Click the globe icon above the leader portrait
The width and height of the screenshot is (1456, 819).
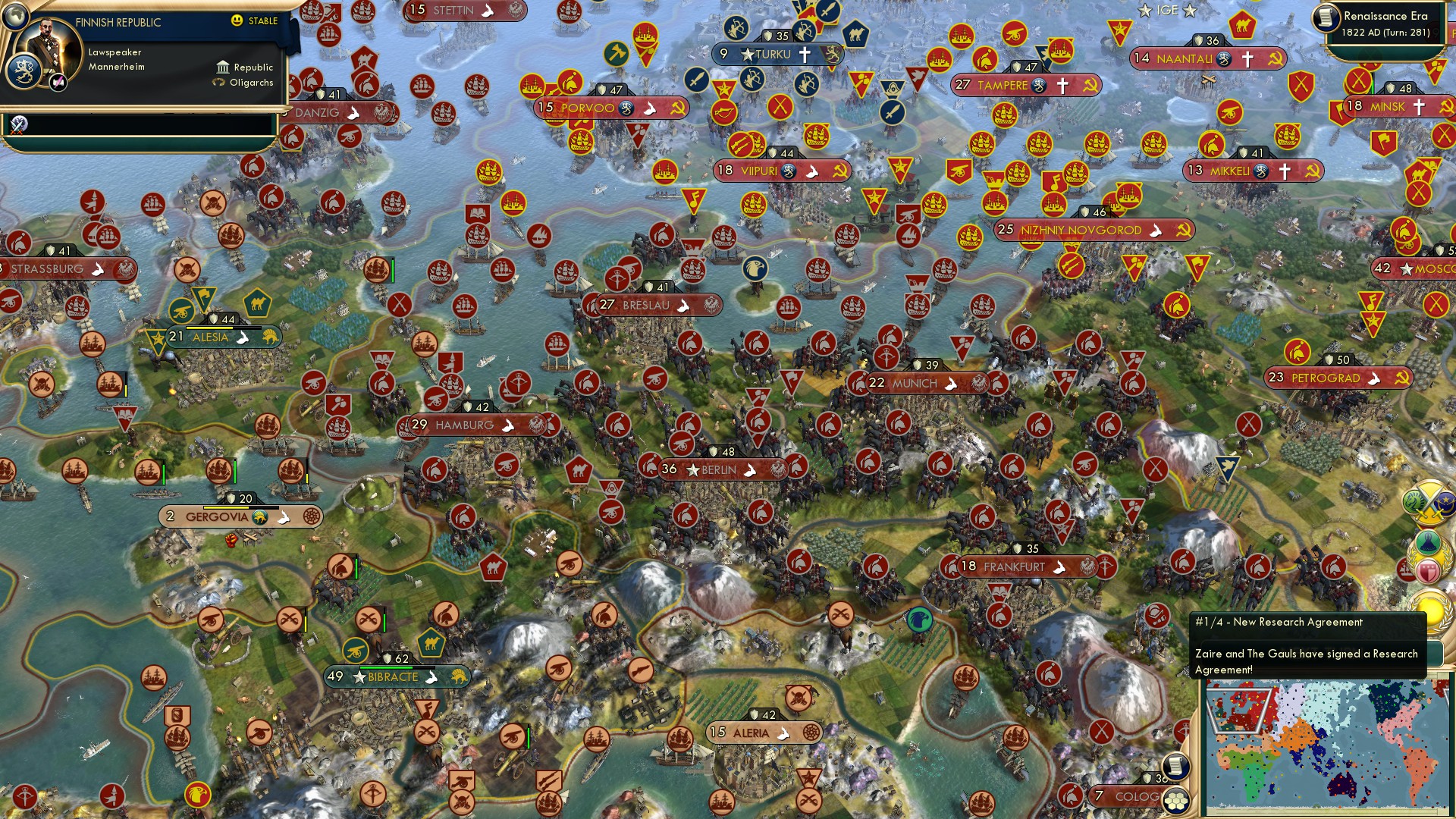tap(16, 17)
